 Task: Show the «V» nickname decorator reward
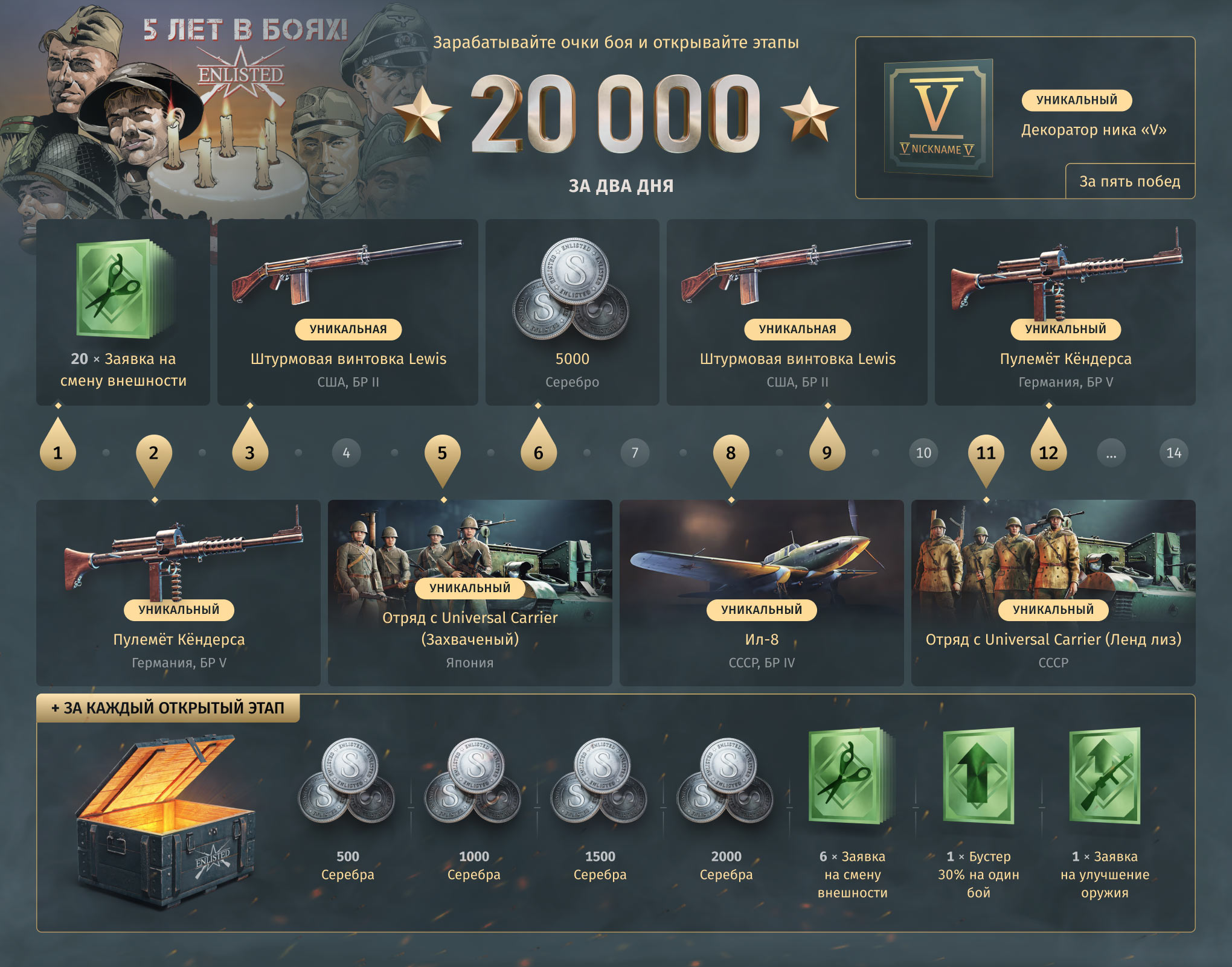(x=1025, y=118)
